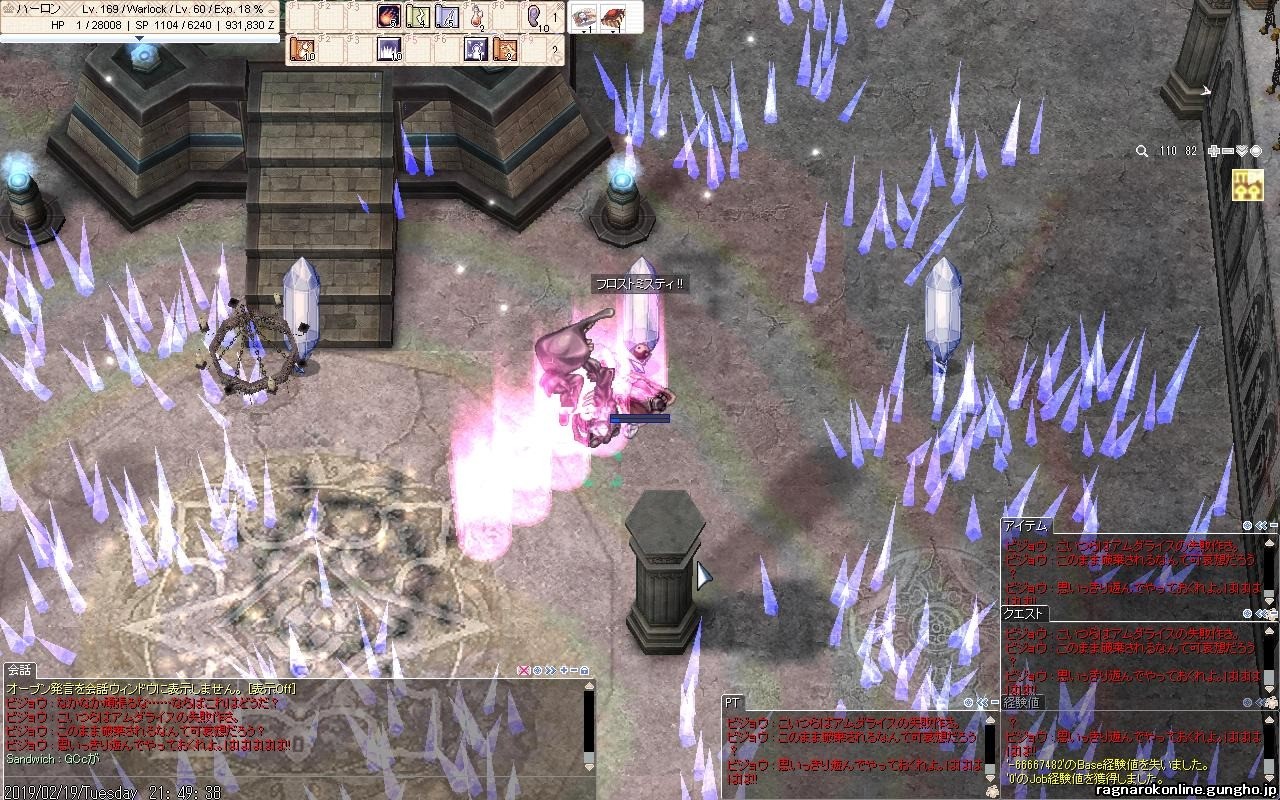Select the 会話 conversation tab
Viewport: 1280px width, 800px height.
pyautogui.click(x=20, y=670)
